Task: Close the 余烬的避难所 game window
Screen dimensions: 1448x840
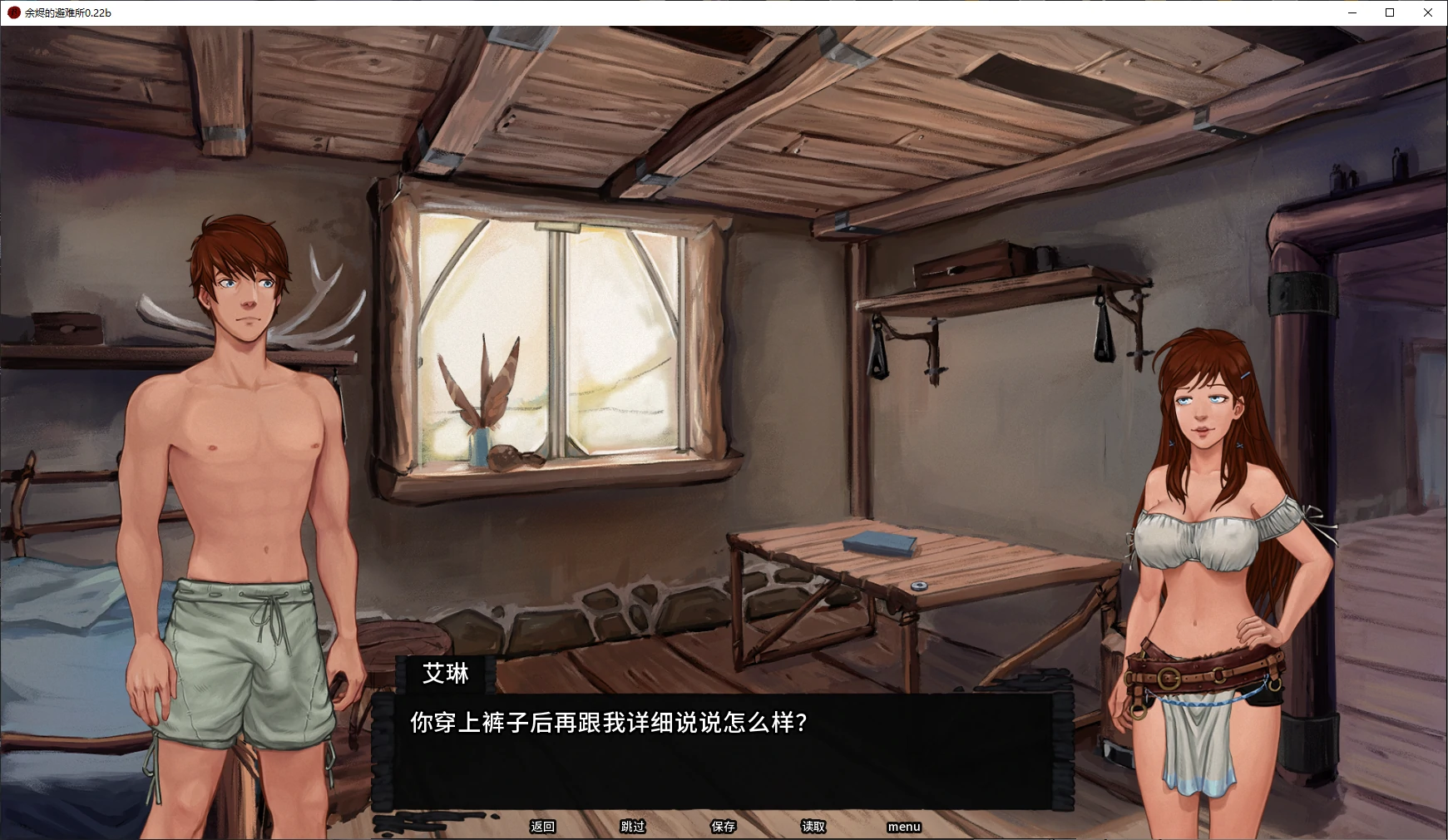Action: point(1428,12)
